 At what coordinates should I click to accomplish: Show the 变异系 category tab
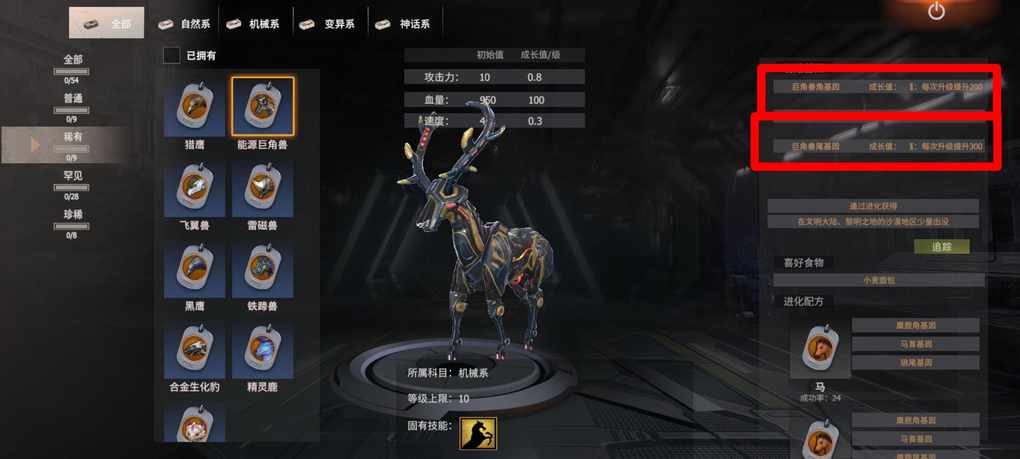coord(329,23)
